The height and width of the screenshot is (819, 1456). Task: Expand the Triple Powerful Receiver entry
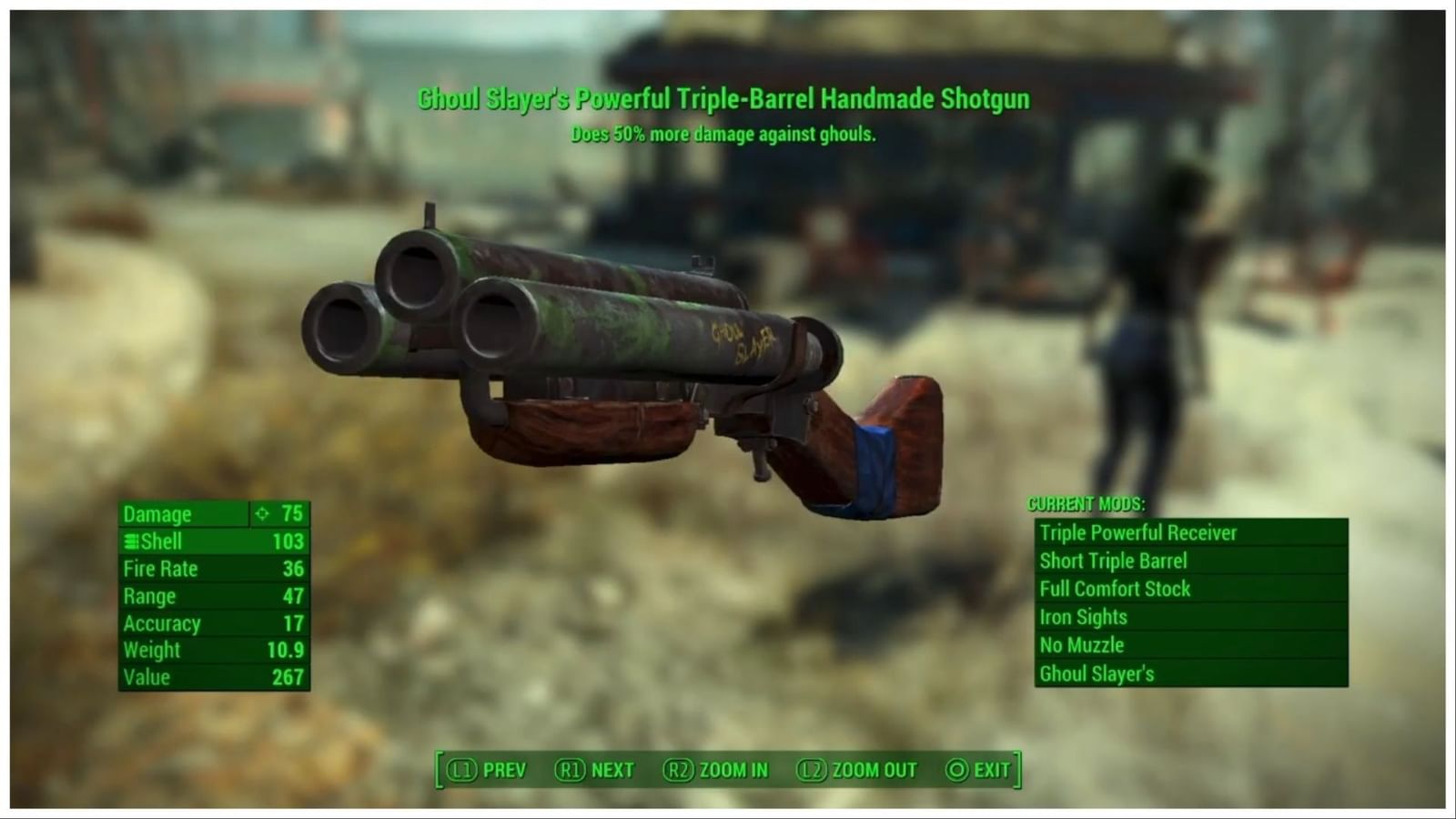pos(1138,532)
